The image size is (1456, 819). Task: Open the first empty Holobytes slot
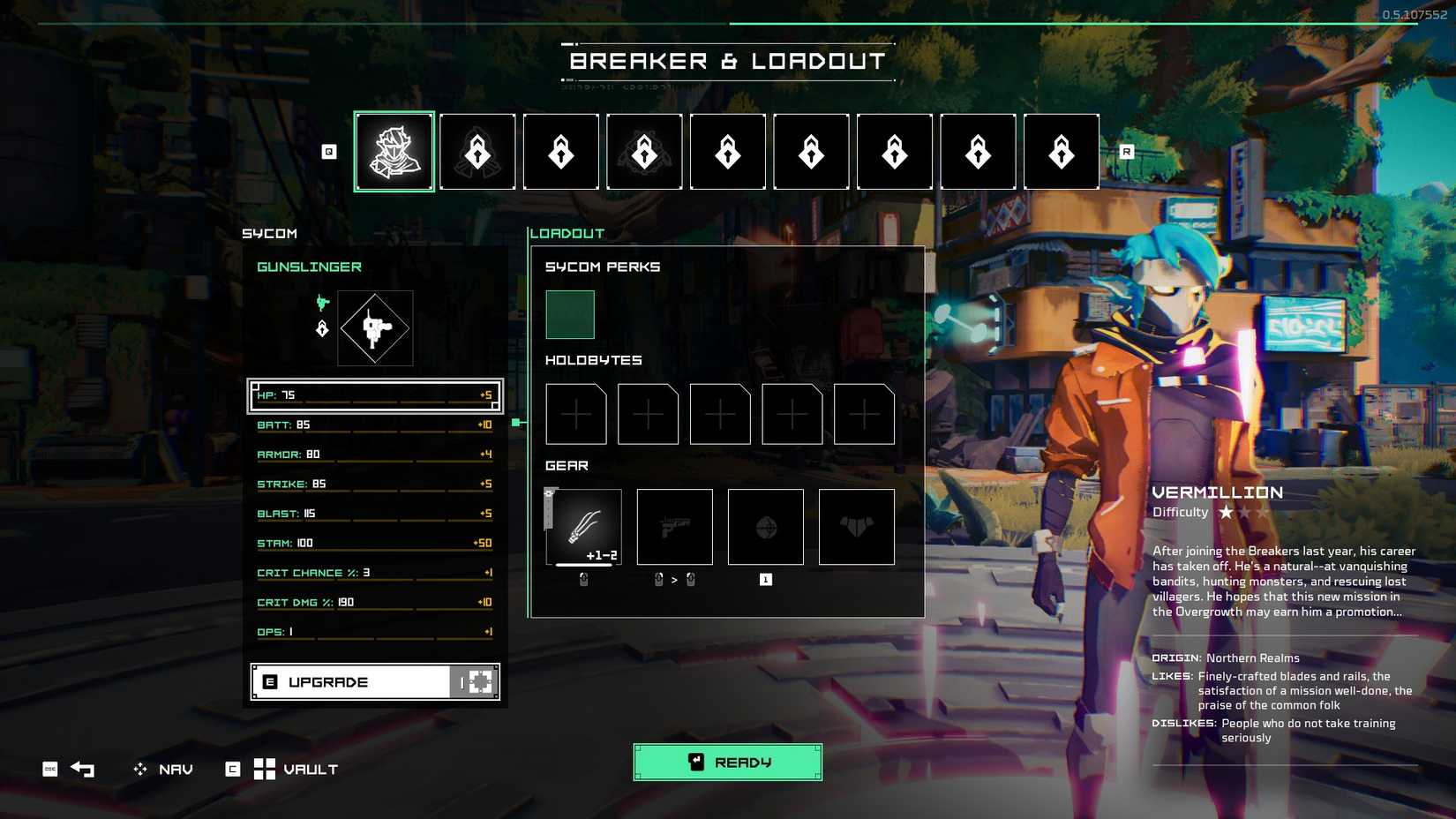tap(575, 414)
